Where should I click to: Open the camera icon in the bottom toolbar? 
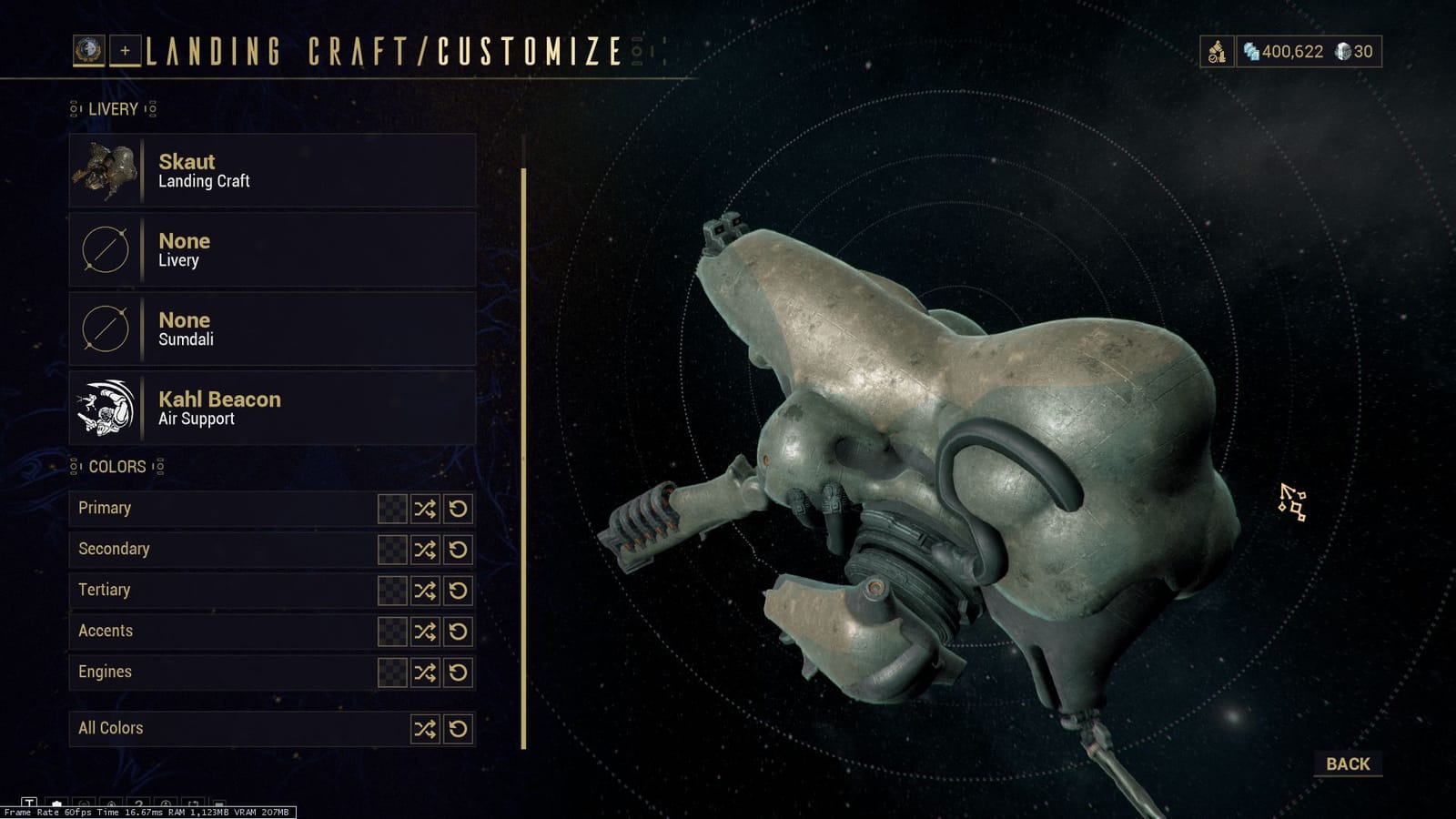coord(56,803)
